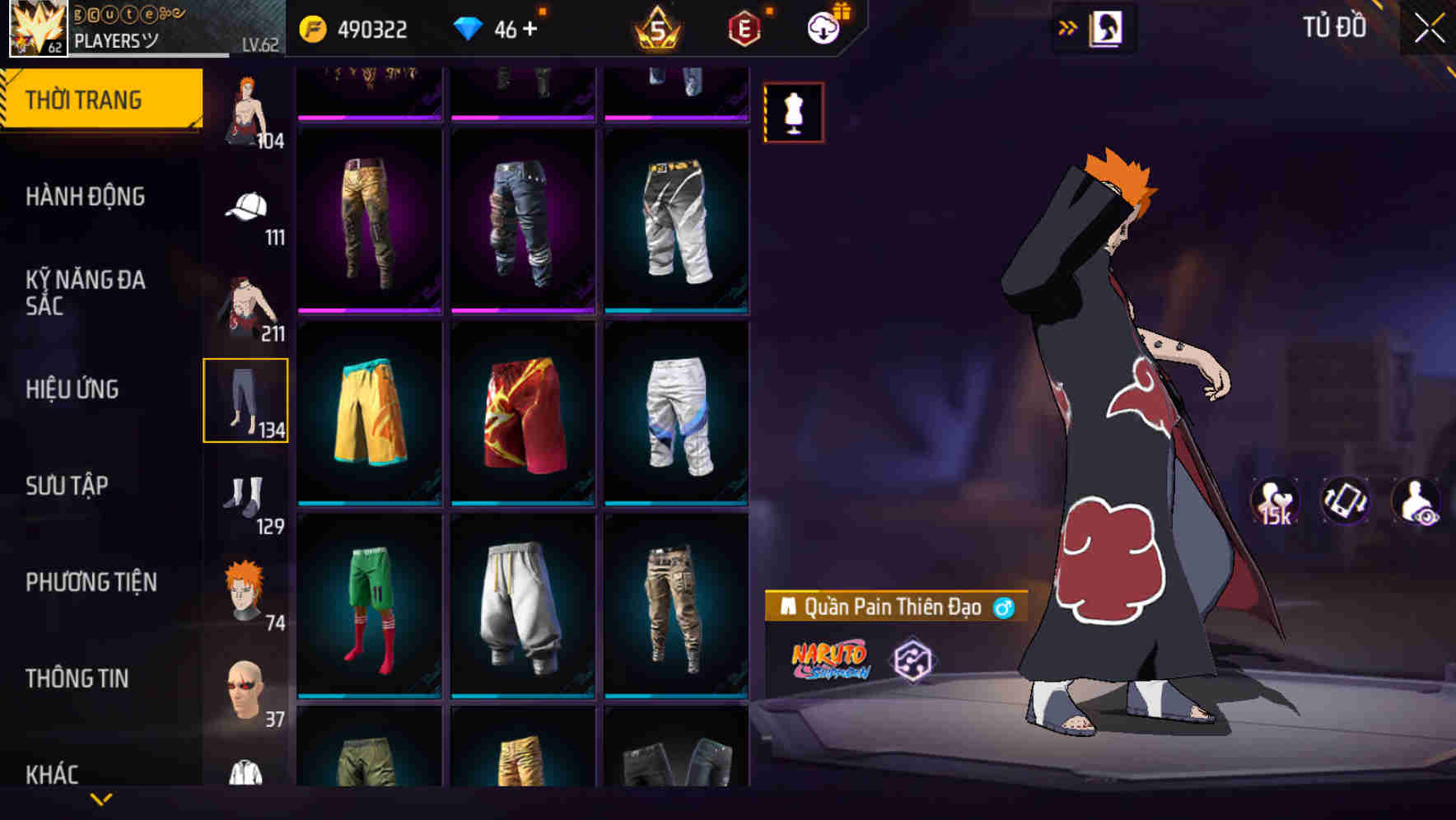Click the double-arrow collapse chevron
This screenshot has width=1456, height=820.
click(1068, 27)
